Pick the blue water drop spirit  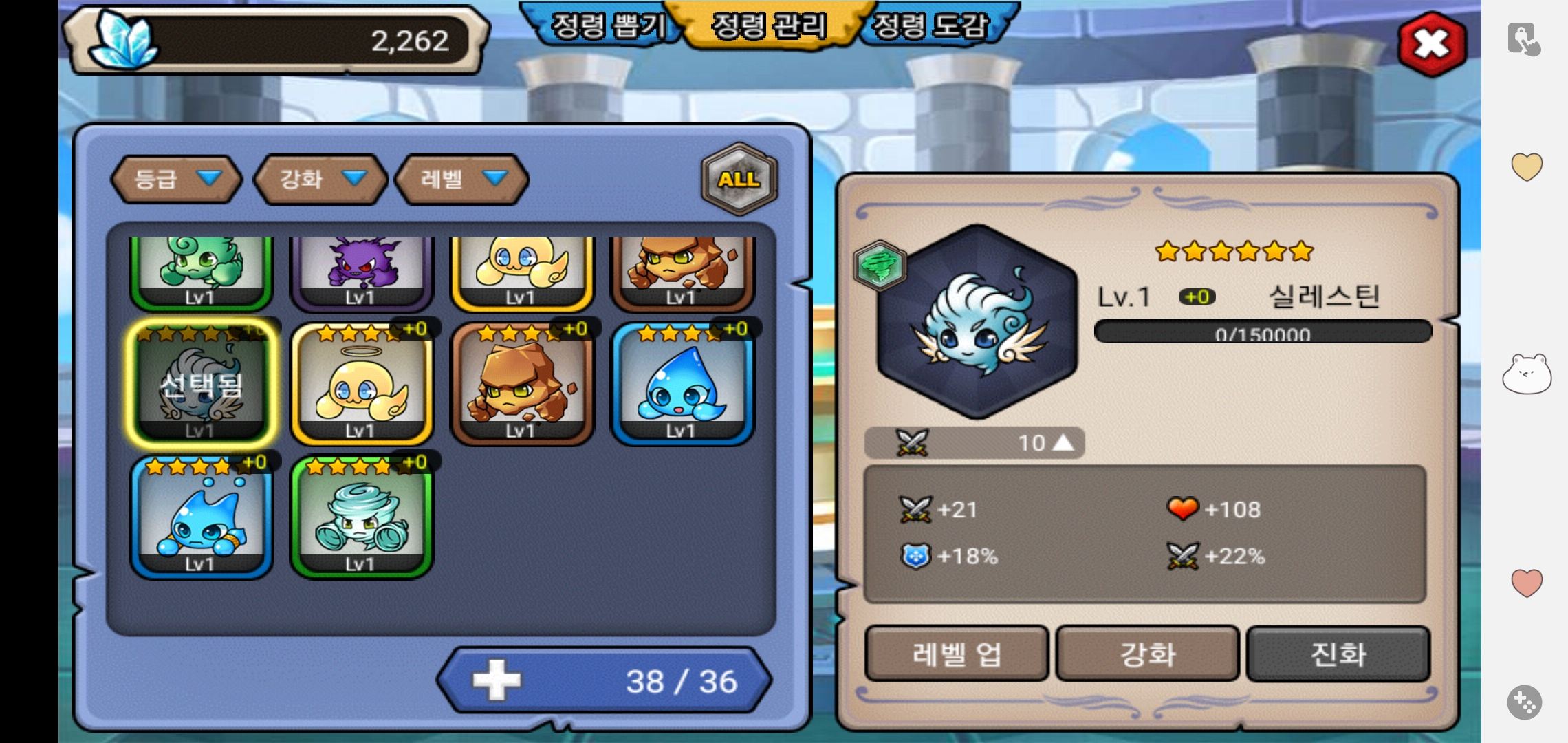pyautogui.click(x=682, y=384)
